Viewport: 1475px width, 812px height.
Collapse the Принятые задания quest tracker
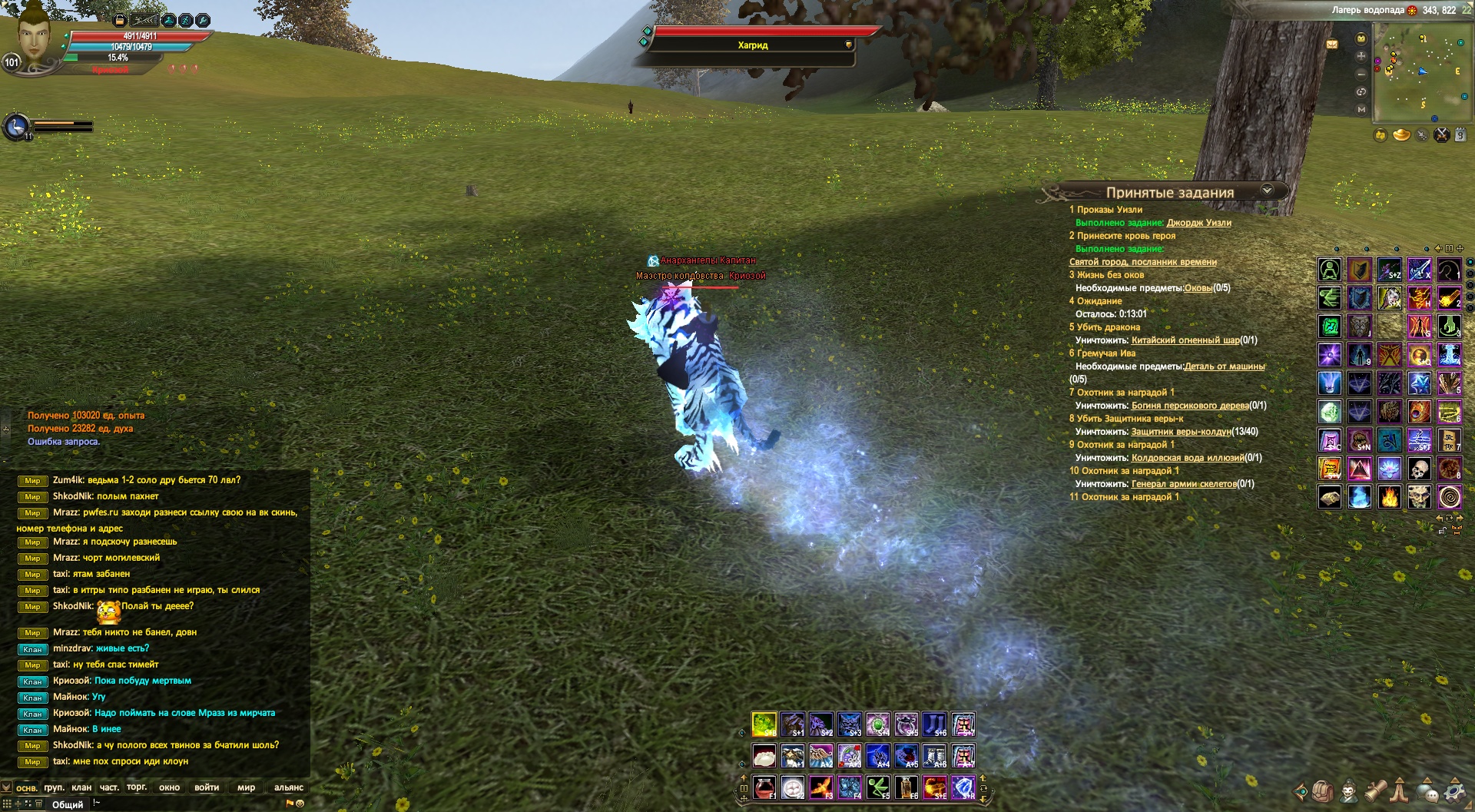pyautogui.click(x=1267, y=190)
